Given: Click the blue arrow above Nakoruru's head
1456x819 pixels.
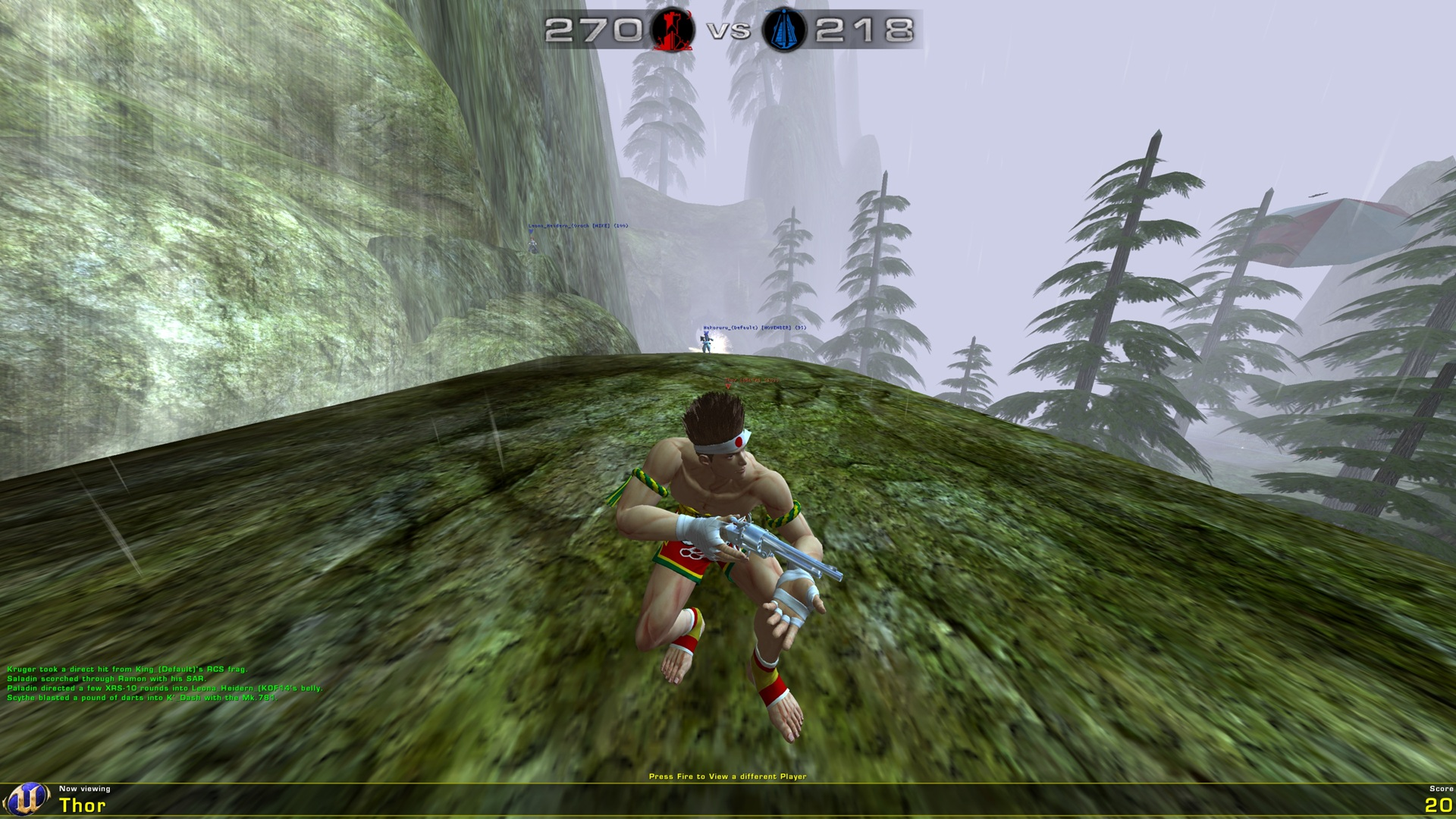Looking at the screenshot, I should pos(706,333).
